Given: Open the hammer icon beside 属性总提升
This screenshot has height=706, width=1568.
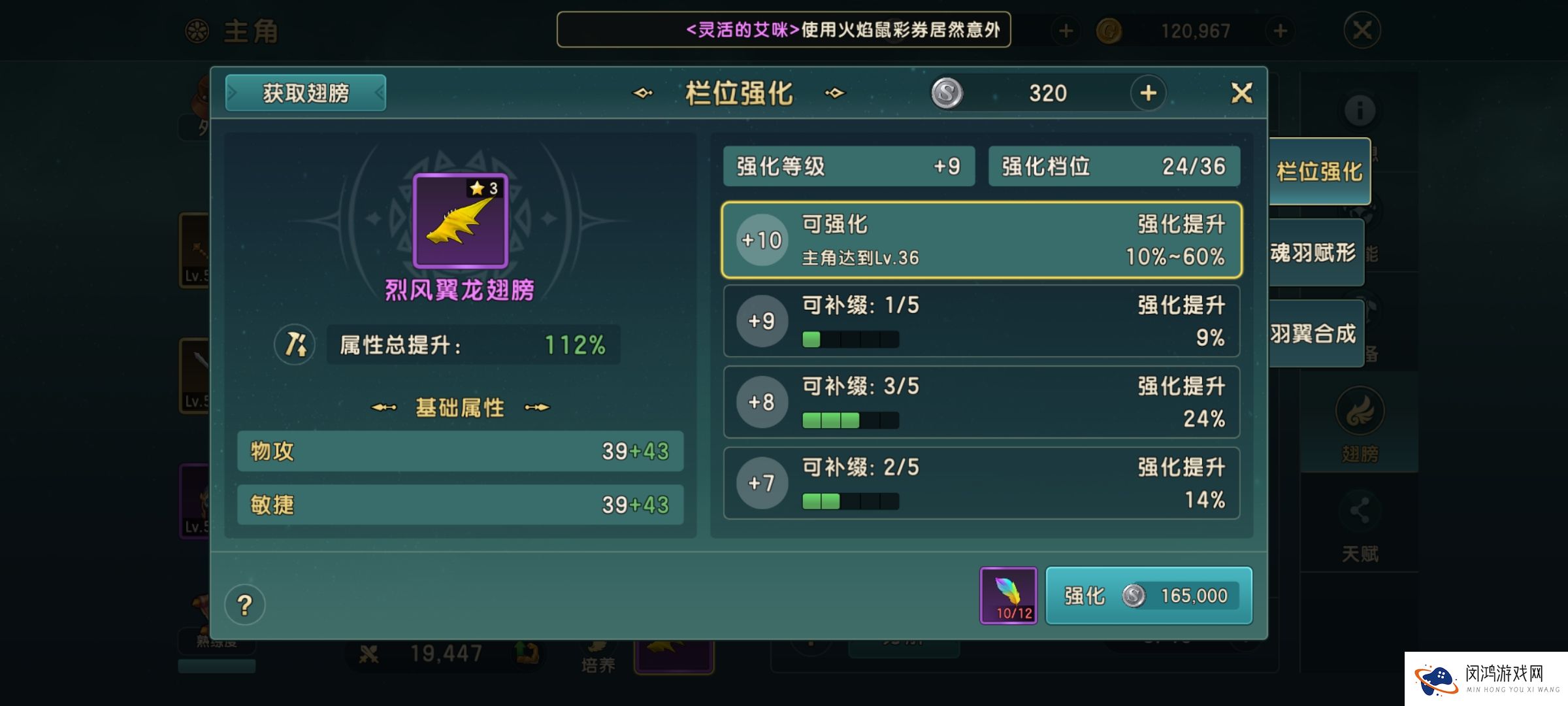Looking at the screenshot, I should pyautogui.click(x=294, y=345).
